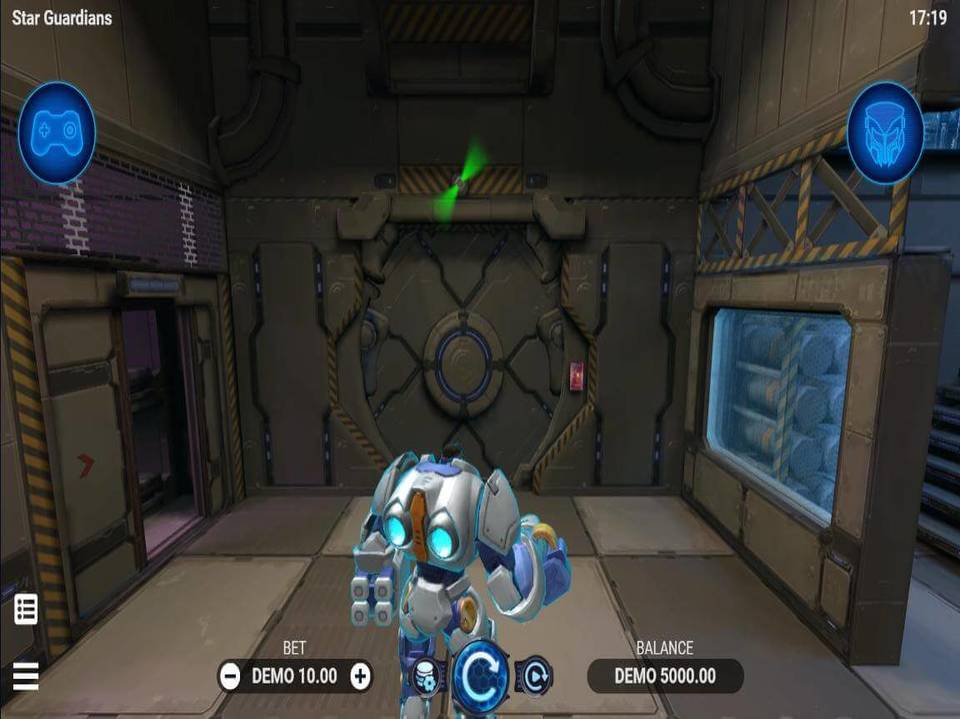Open the gamepad controls button

(57, 132)
